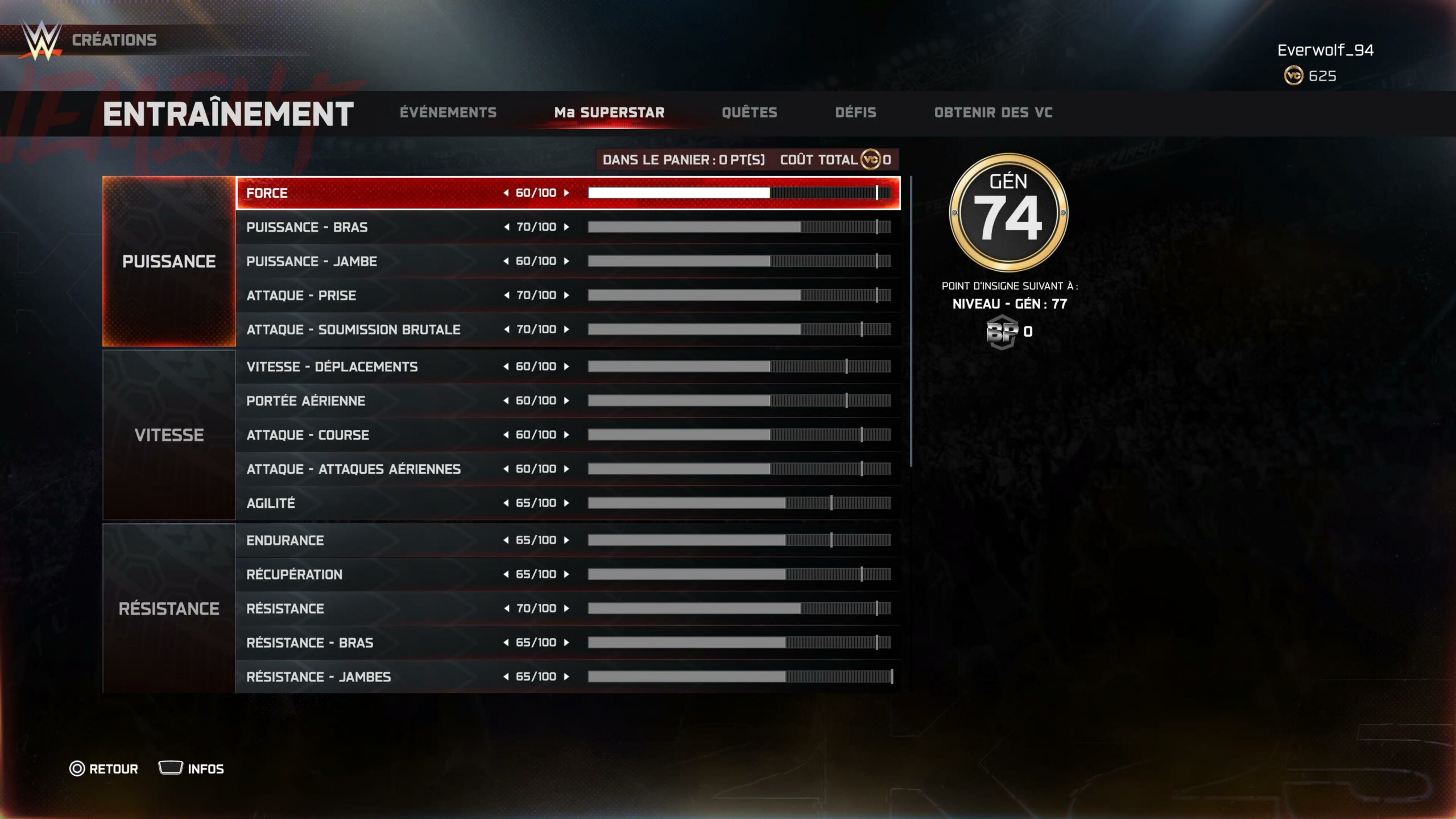This screenshot has height=819, width=1456.
Task: Increase VITESSE - DÉPLACEMENTS with right arrow
Action: pyautogui.click(x=566, y=366)
